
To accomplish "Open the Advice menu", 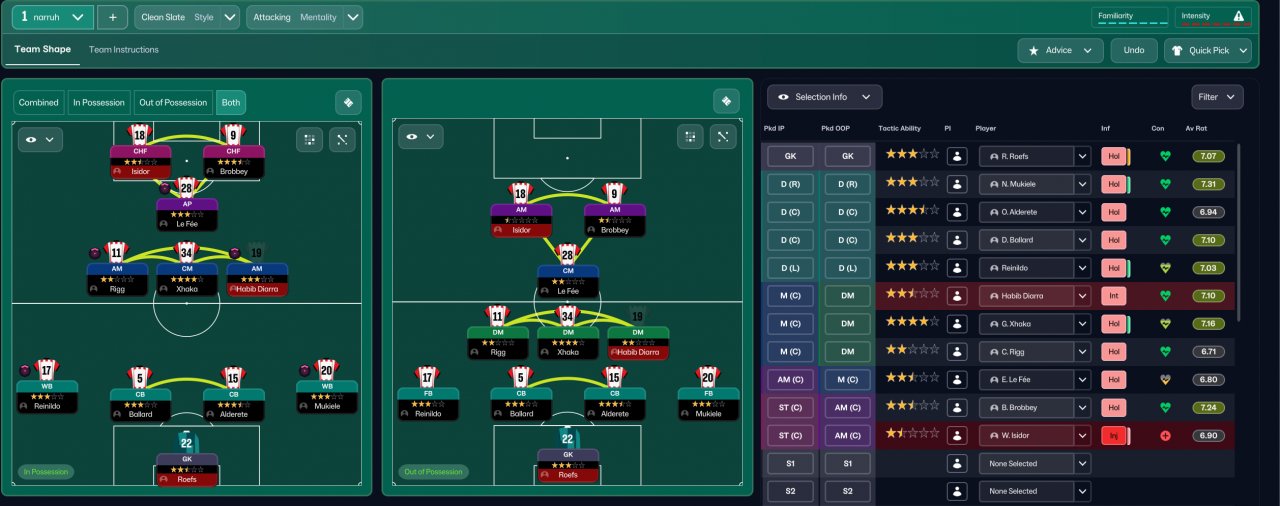I will click(x=1060, y=50).
